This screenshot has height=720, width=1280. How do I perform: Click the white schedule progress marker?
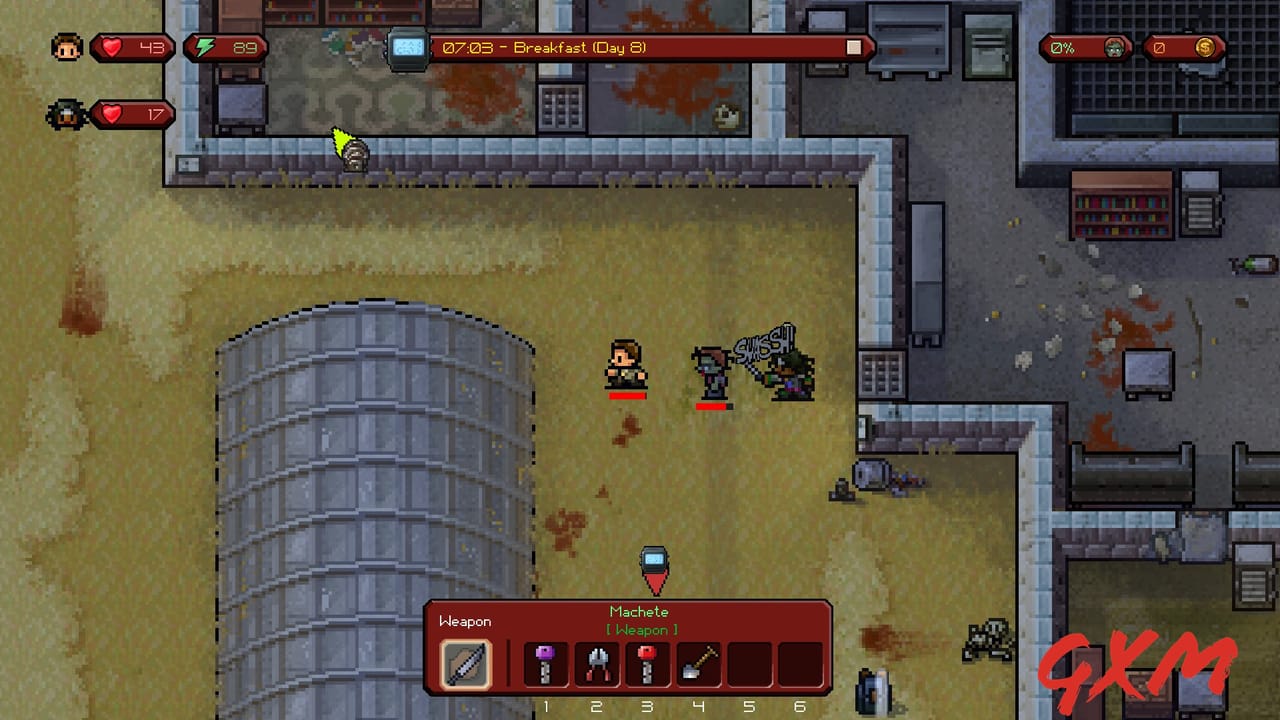click(852, 45)
